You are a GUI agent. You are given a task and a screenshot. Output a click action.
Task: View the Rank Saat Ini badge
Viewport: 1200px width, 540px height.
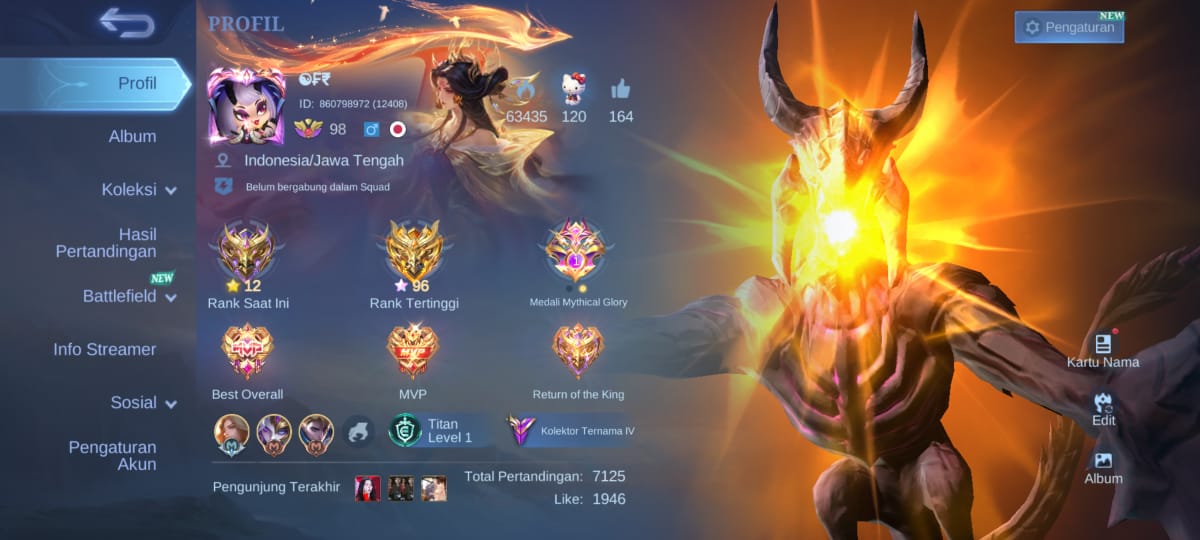pos(247,252)
